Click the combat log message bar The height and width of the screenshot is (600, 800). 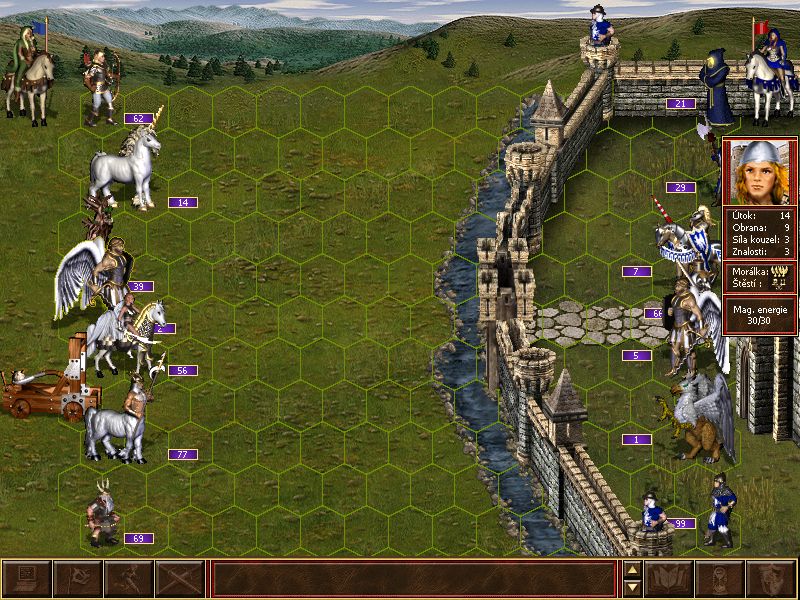[x=413, y=579]
